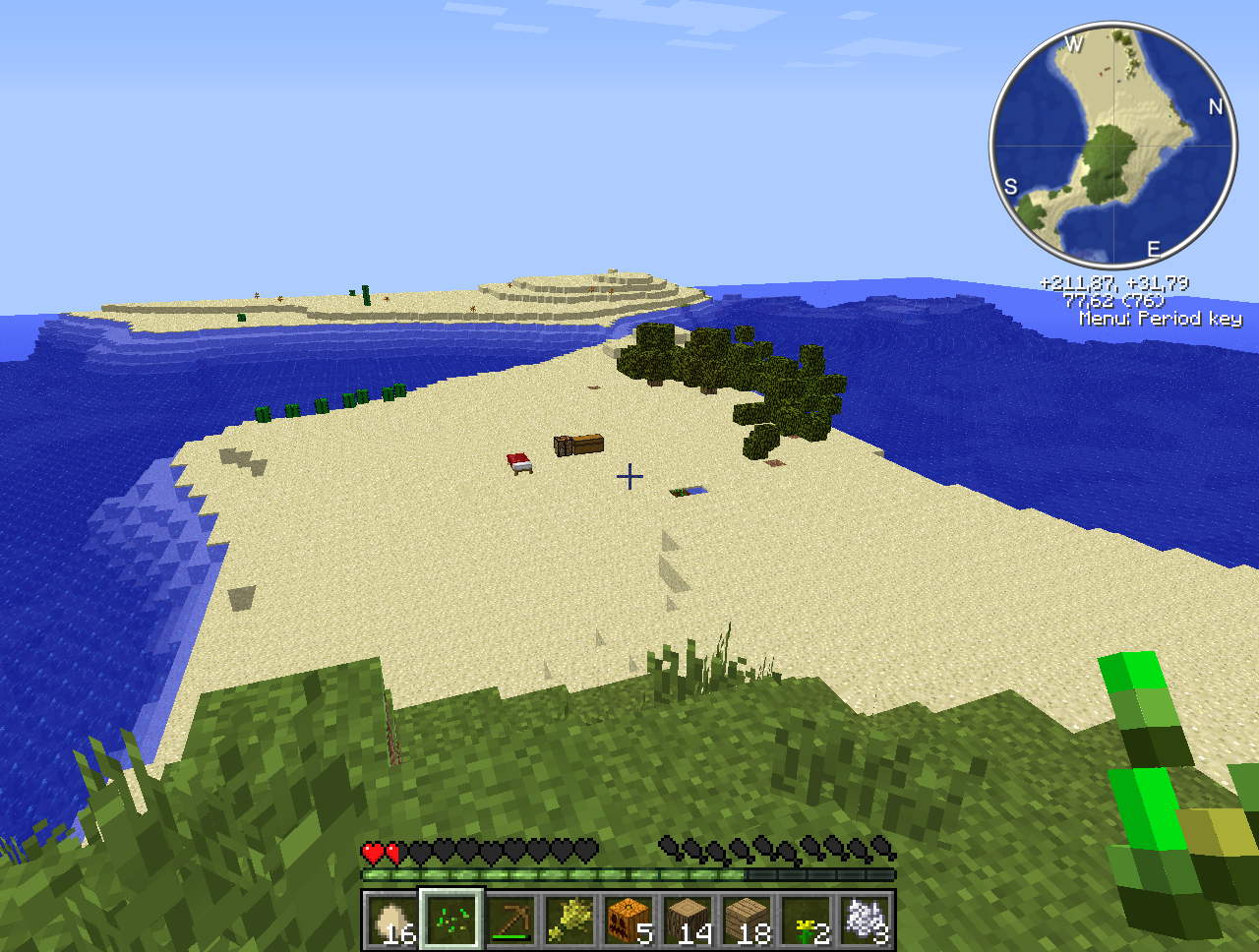Choose the wooden pickaxe in the hotbar
The image size is (1259, 952).
[510, 921]
